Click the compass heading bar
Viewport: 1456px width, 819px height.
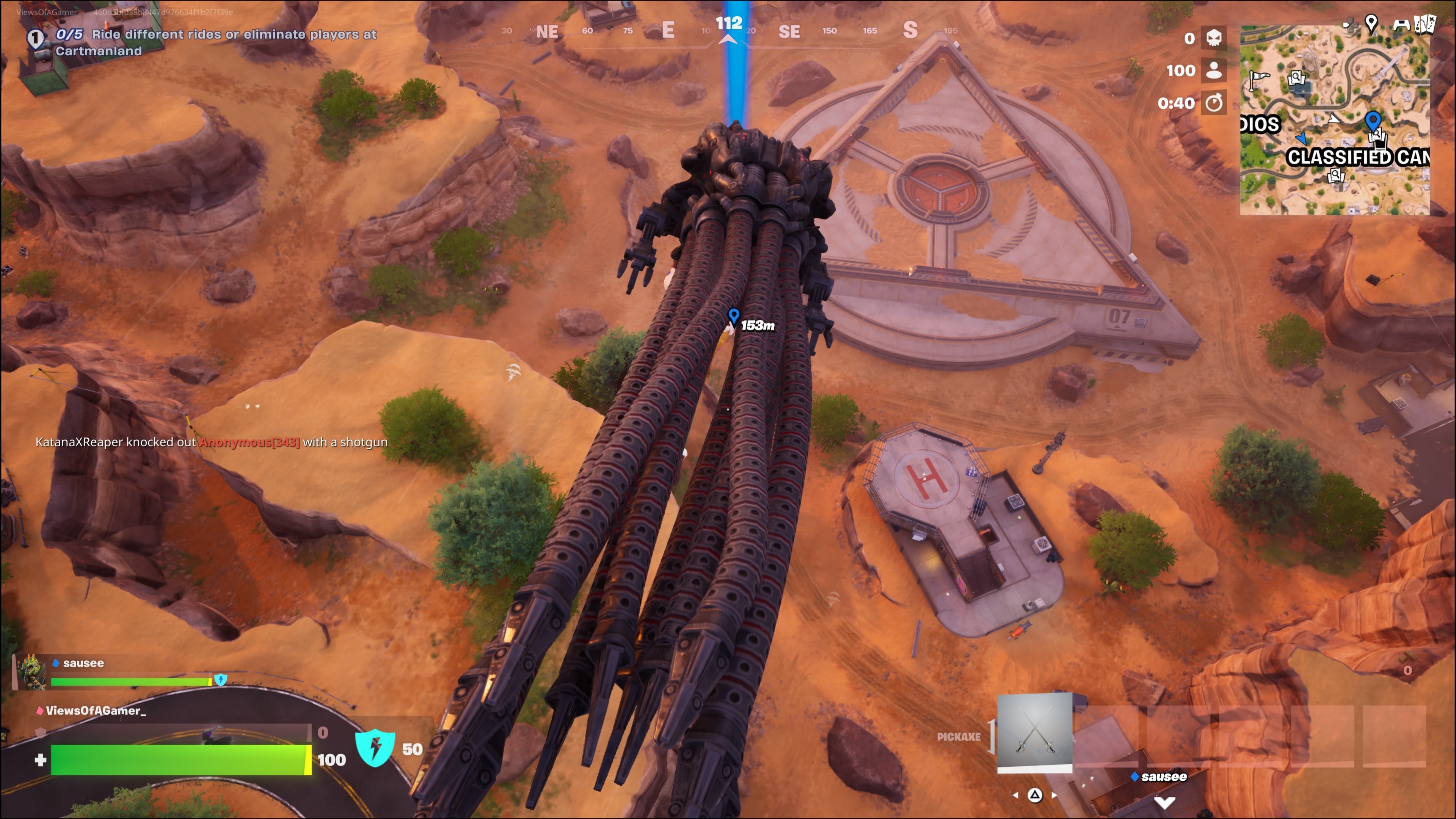pyautogui.click(x=728, y=30)
